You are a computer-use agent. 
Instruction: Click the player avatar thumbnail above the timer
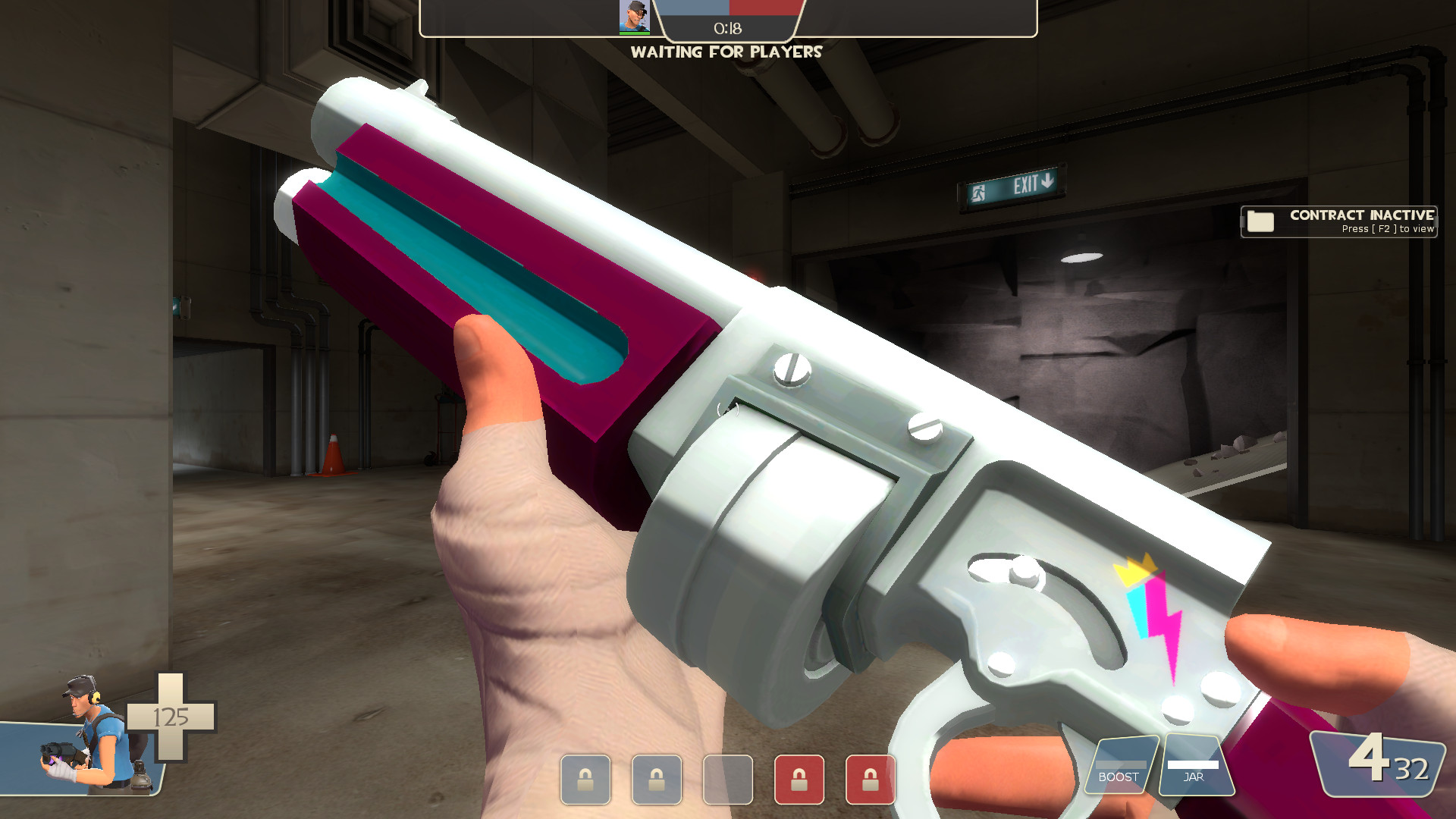[x=635, y=17]
